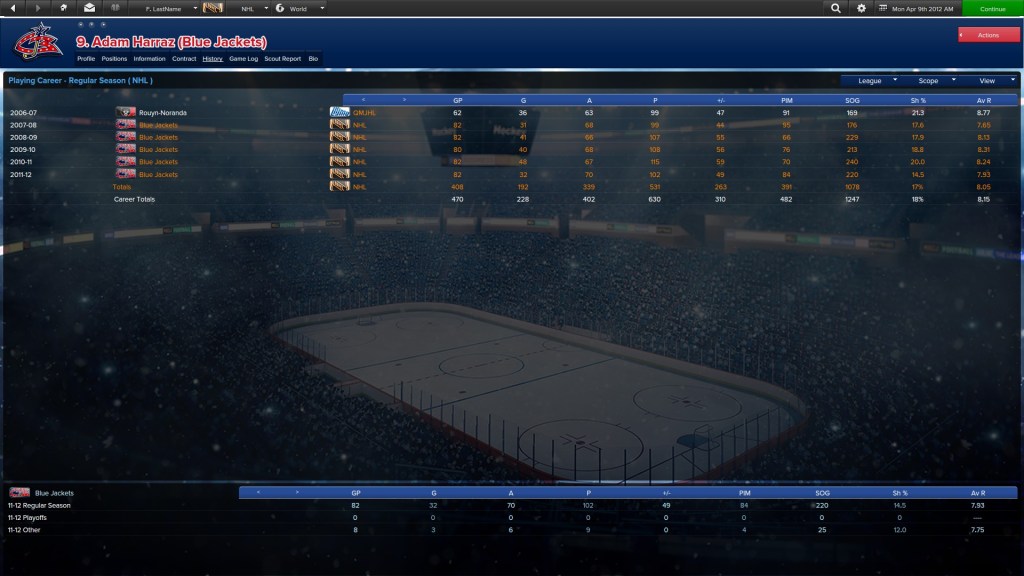Open the red Actions menu

click(988, 35)
